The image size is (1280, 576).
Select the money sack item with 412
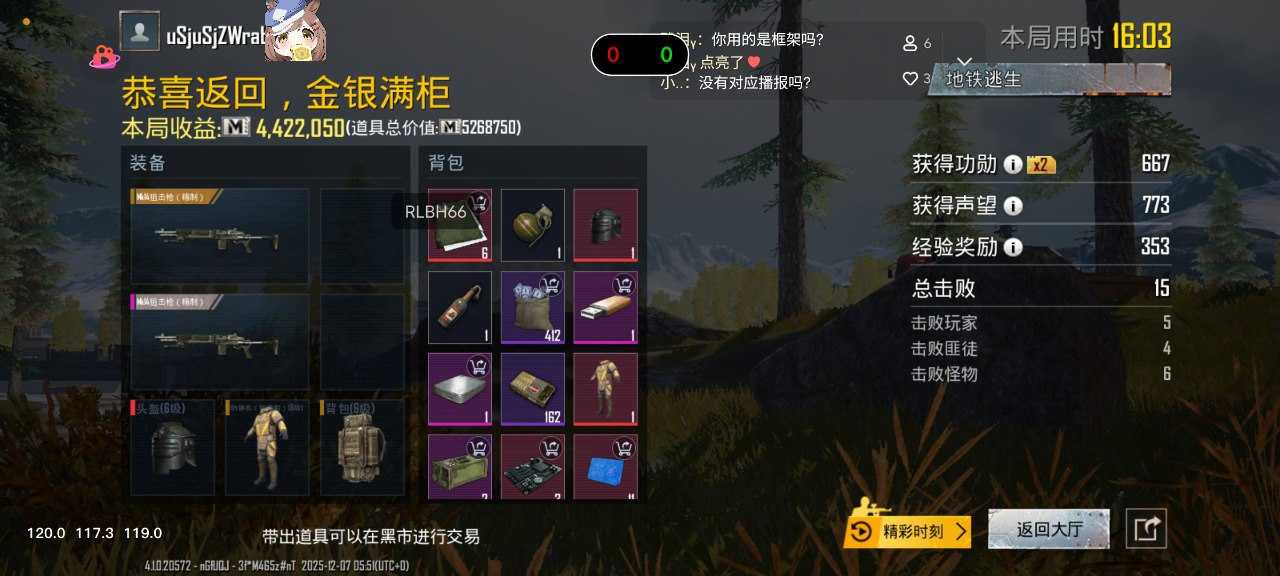point(533,307)
